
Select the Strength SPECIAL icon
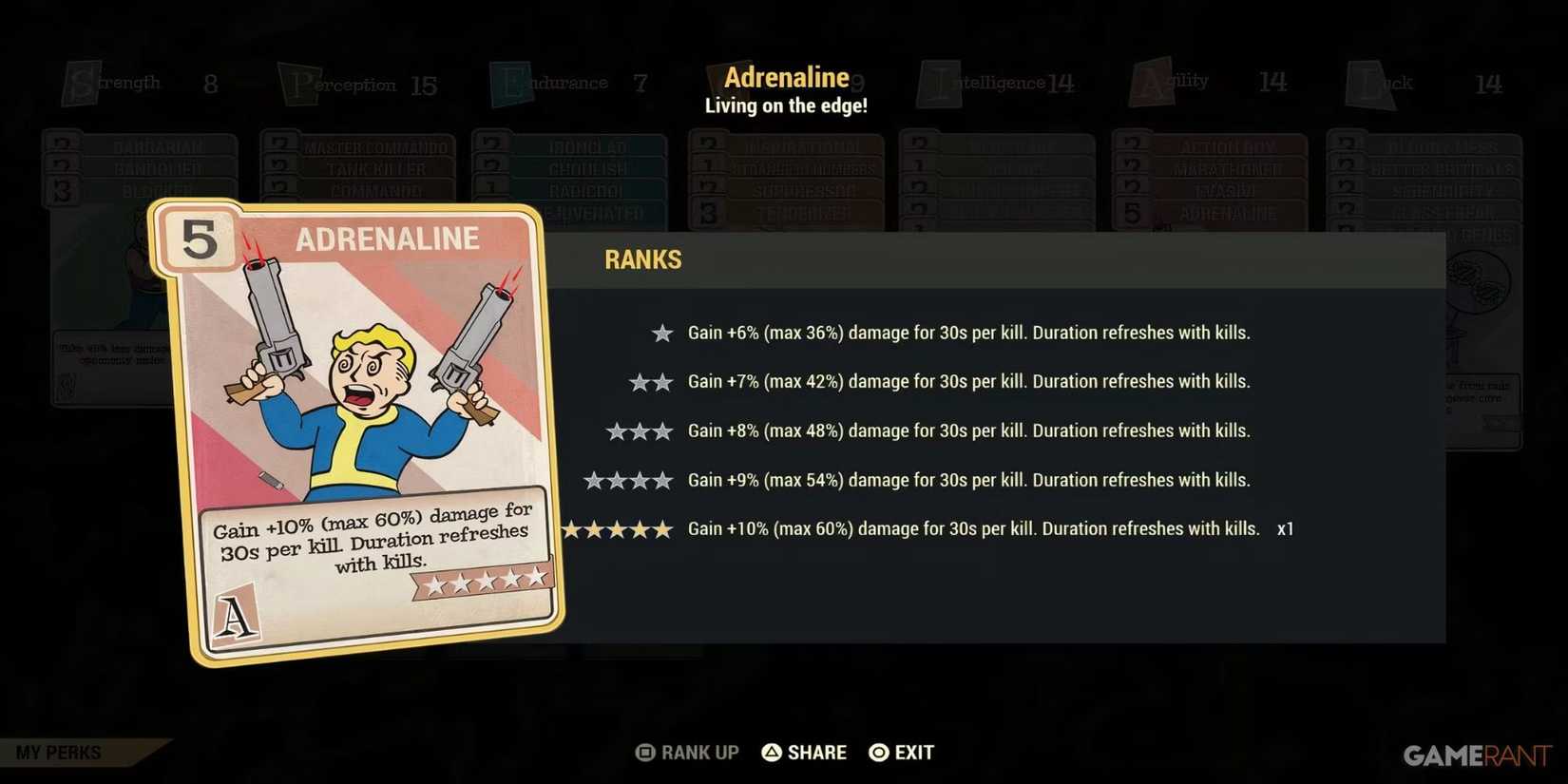point(84,81)
